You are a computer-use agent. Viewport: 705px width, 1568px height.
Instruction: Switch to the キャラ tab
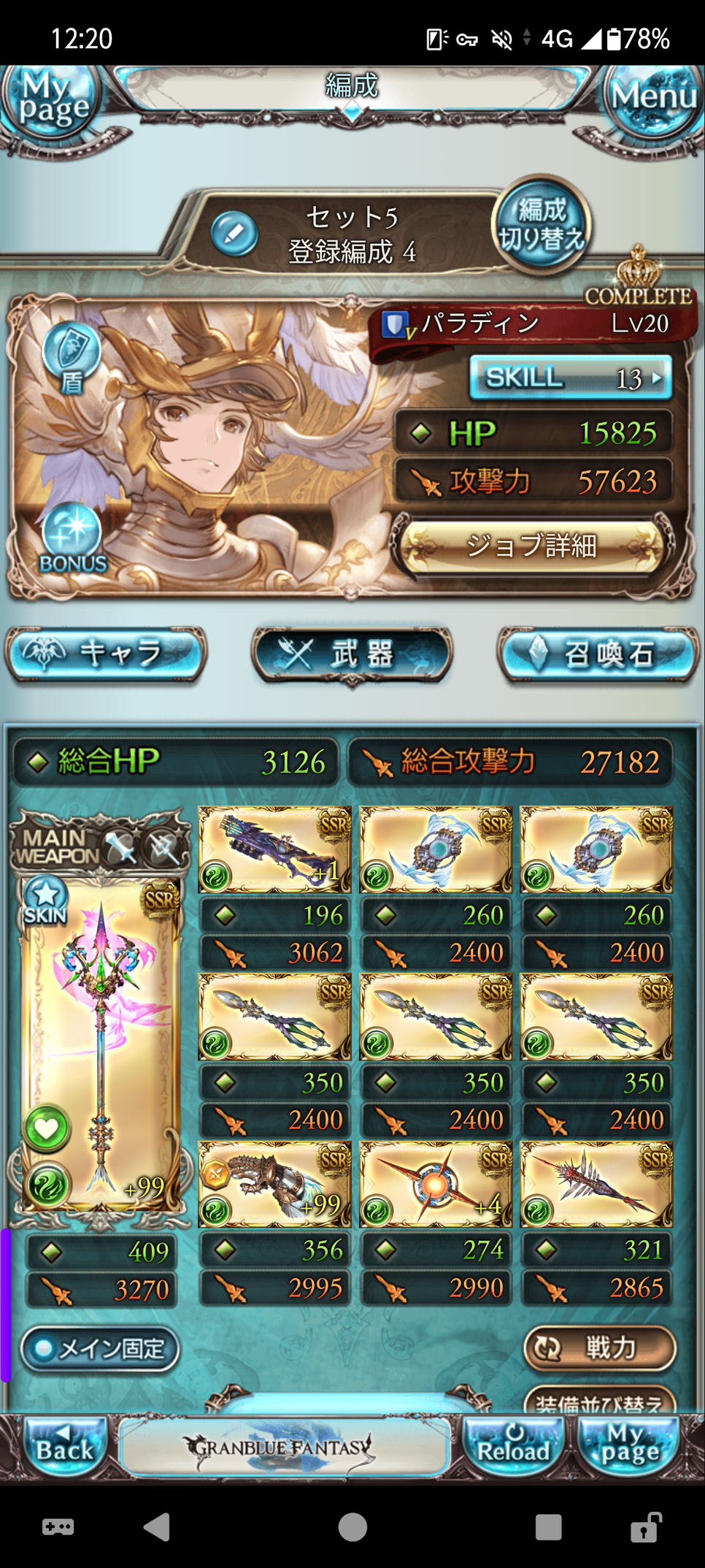[x=106, y=654]
